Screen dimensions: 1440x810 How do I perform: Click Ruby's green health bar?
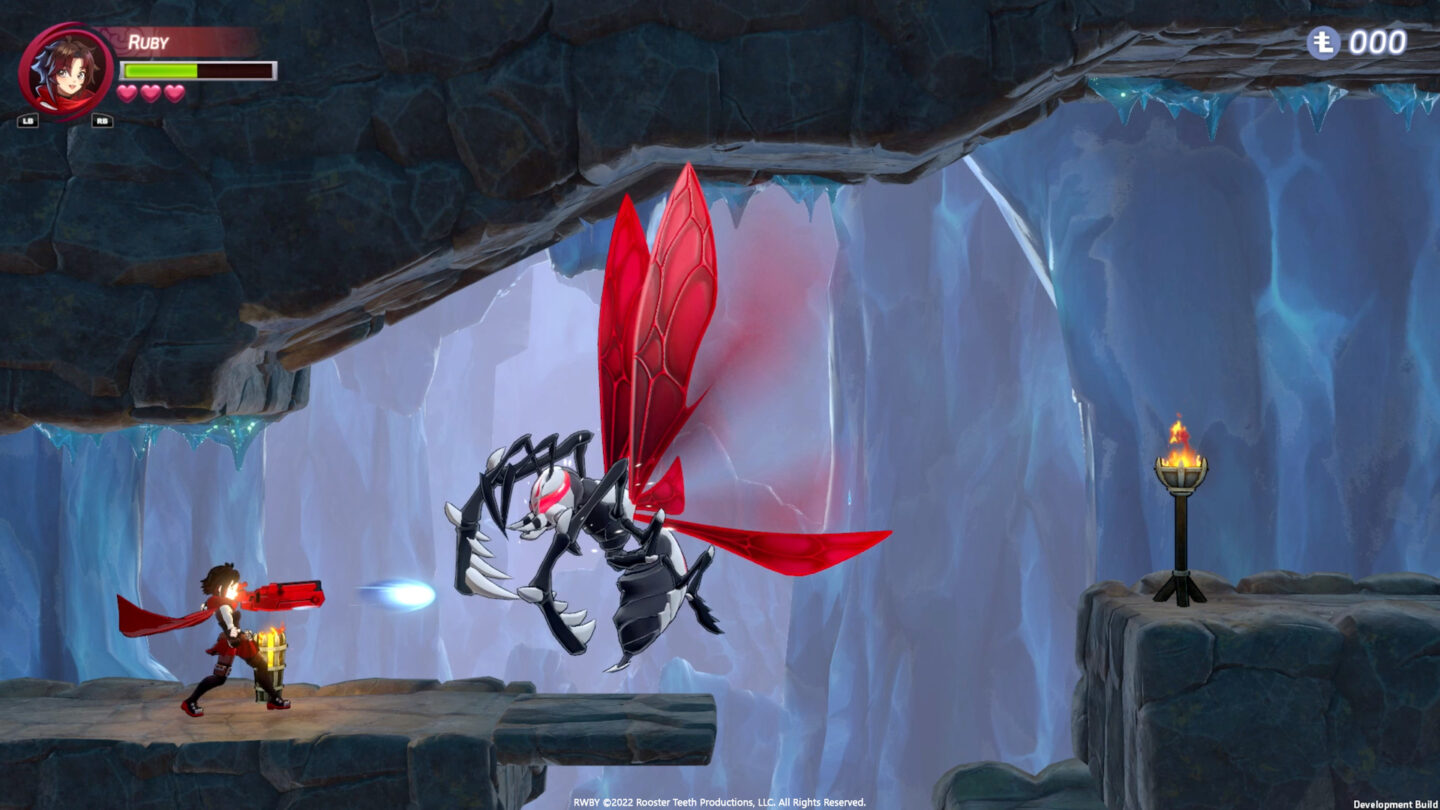click(160, 68)
